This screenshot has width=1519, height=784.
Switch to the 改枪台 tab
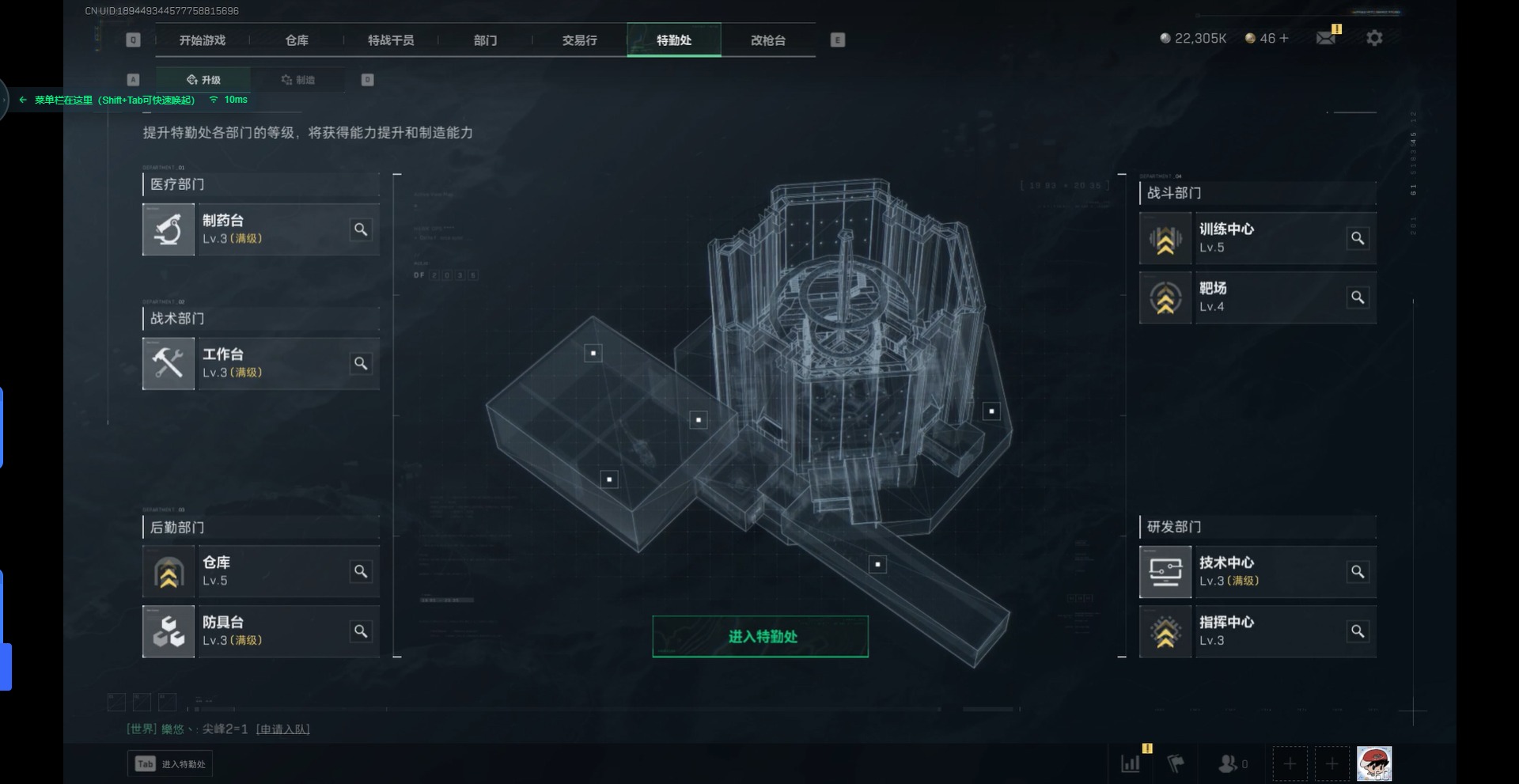click(767, 40)
